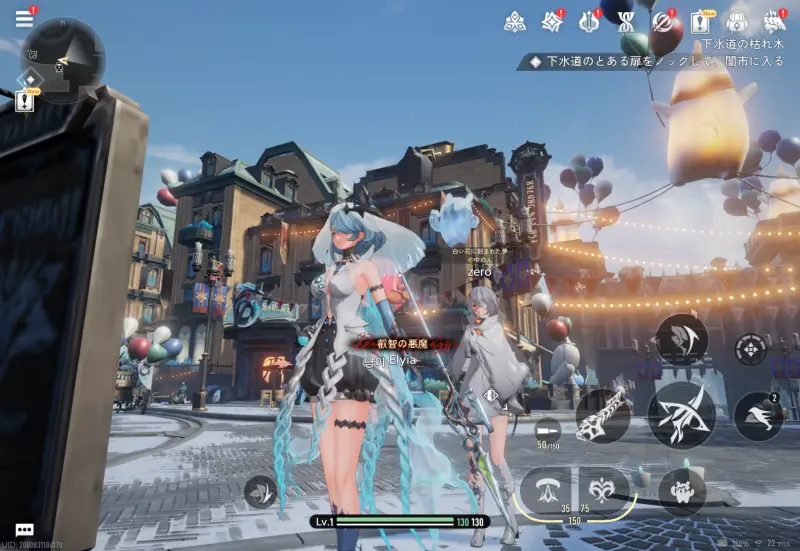Use the bird dash skill with 2 charges
This screenshot has height=551, width=800.
759,417
